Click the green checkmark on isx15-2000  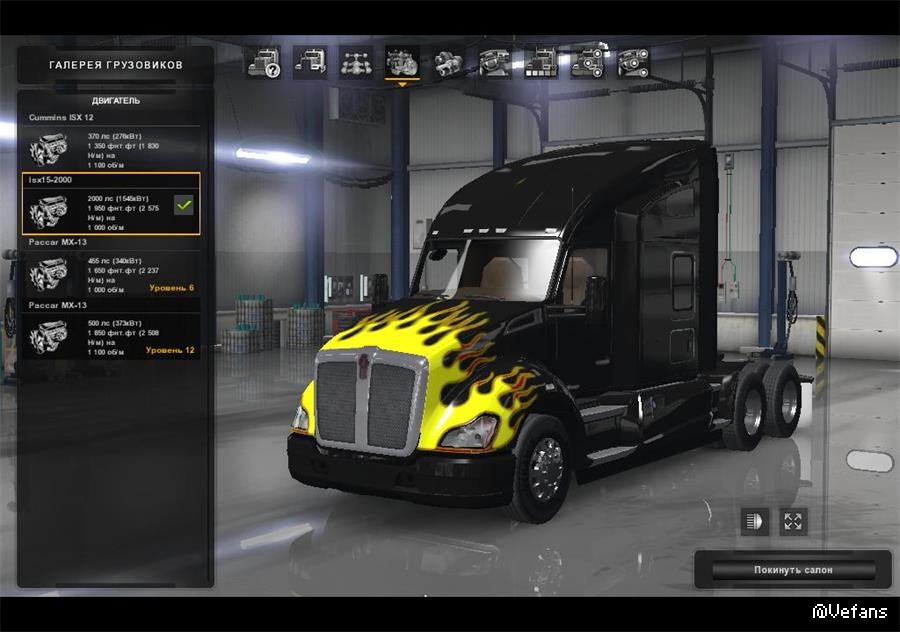pyautogui.click(x=183, y=205)
